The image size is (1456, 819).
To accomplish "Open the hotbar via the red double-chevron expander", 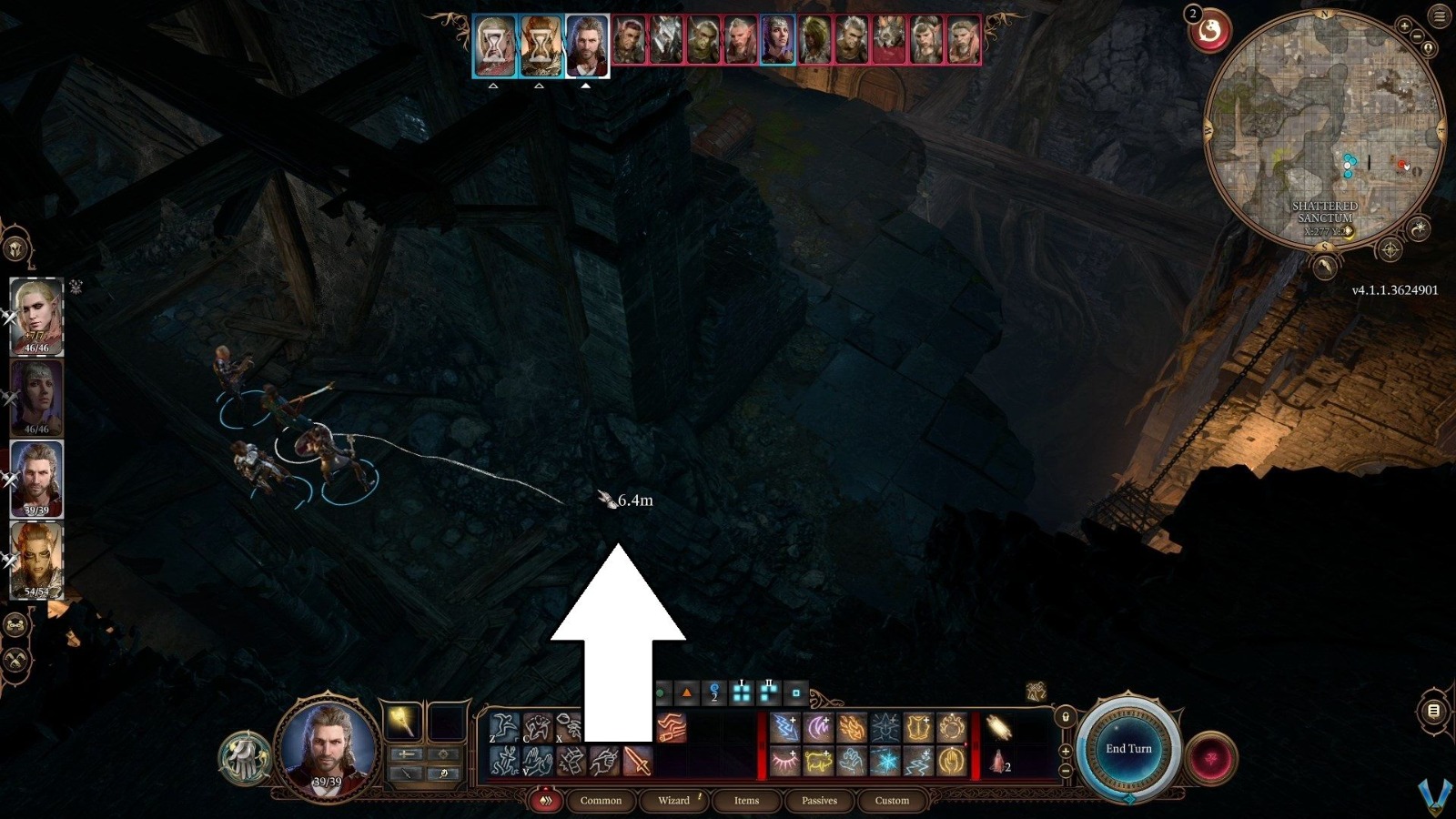I will pos(546,801).
